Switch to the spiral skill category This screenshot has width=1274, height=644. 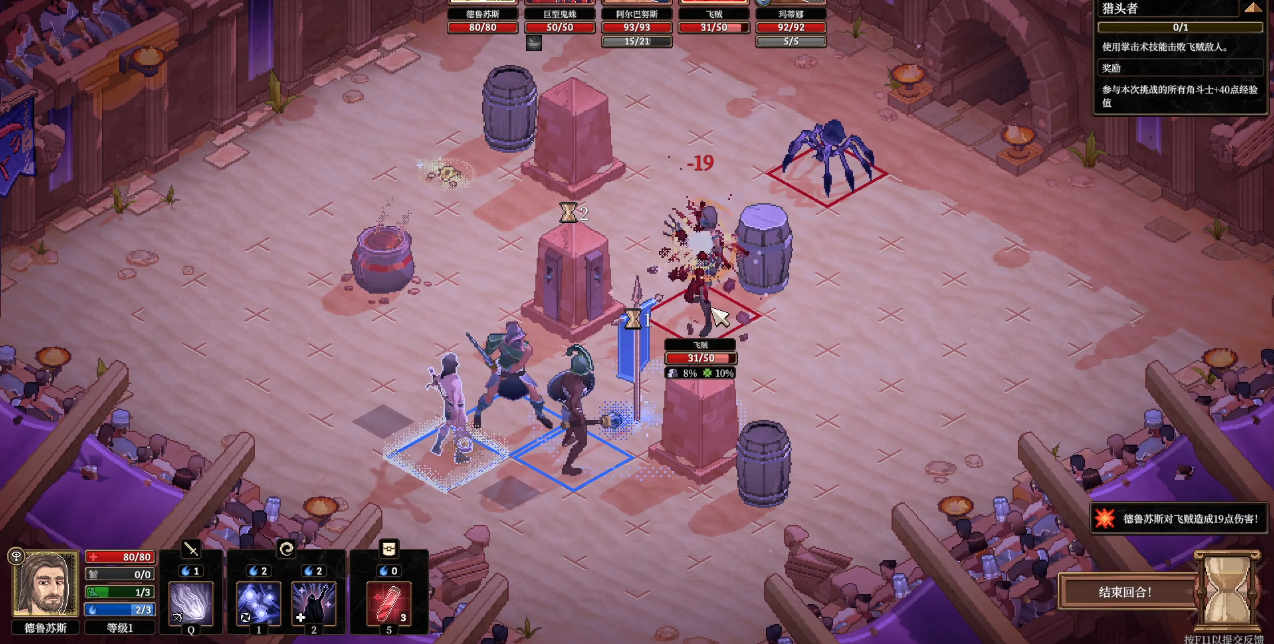tap(286, 548)
